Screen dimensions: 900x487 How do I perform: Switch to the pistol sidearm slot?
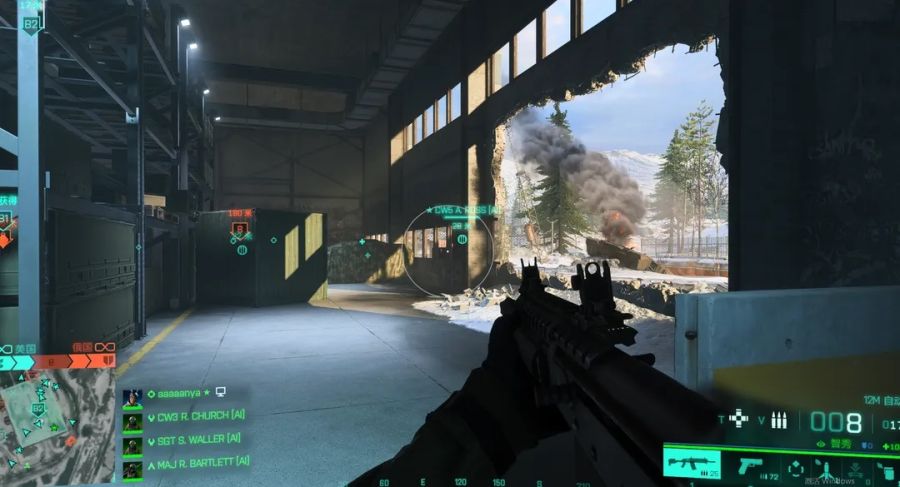749,466
